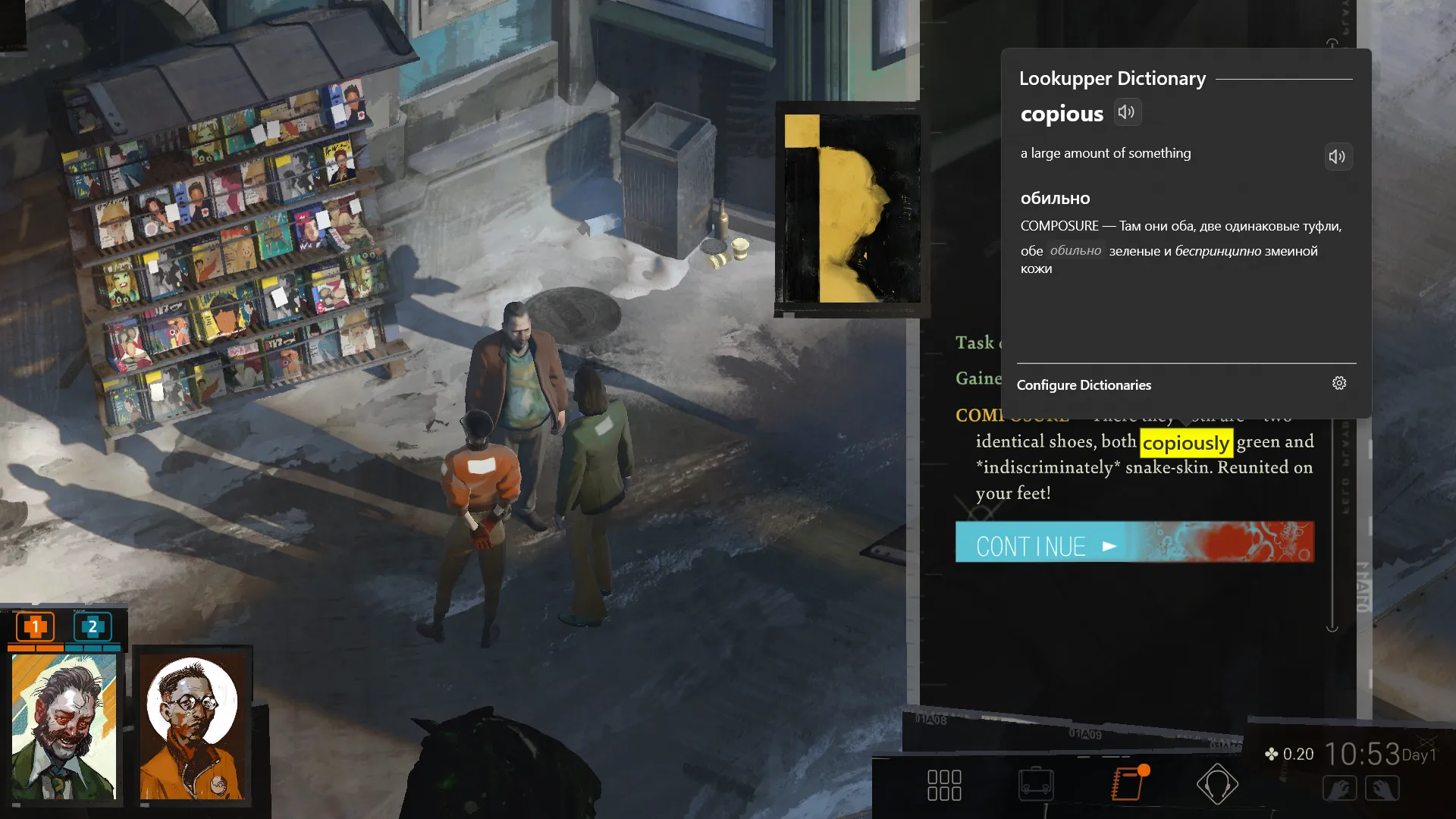Switch to party member tab 2
The image size is (1456, 819).
click(x=91, y=628)
